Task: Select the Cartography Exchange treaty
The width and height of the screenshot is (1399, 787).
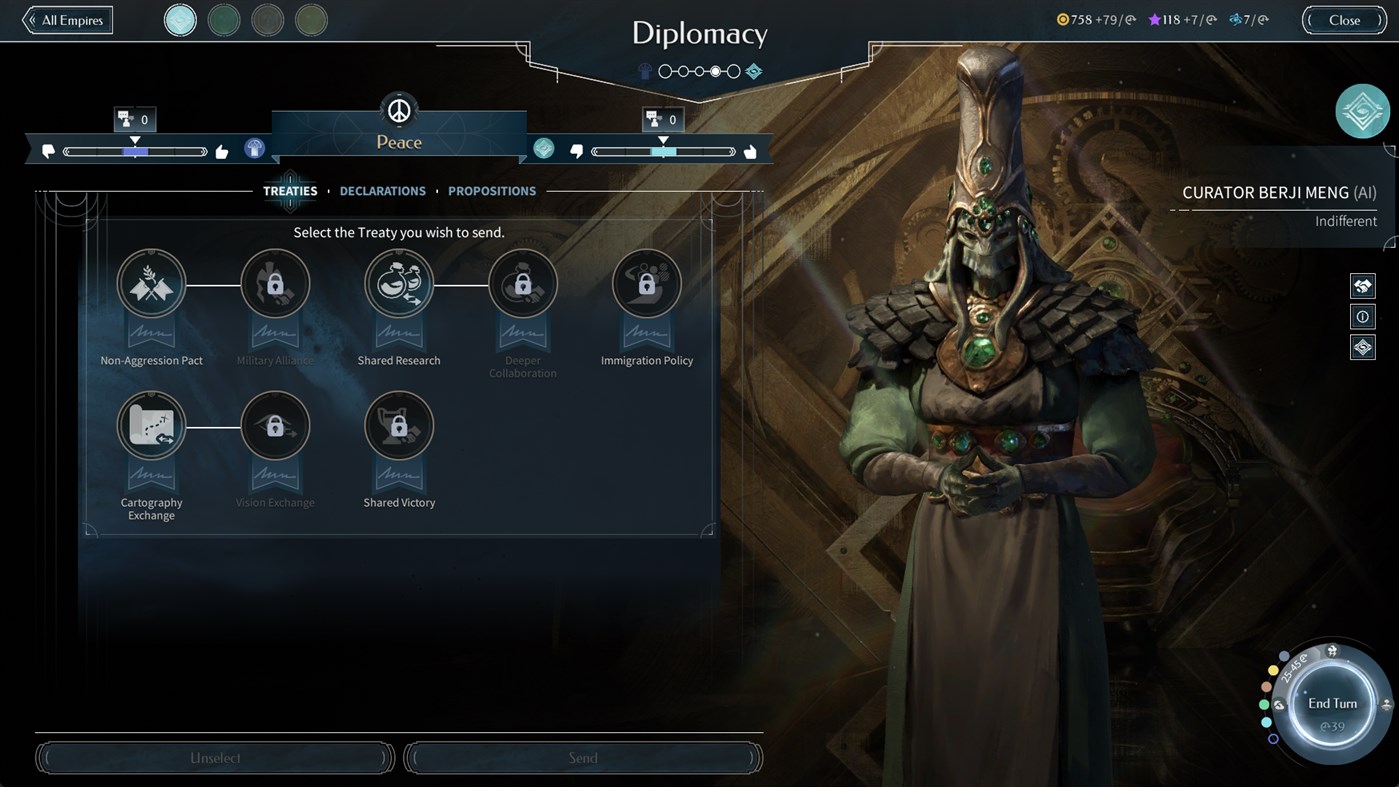Action: click(x=151, y=425)
